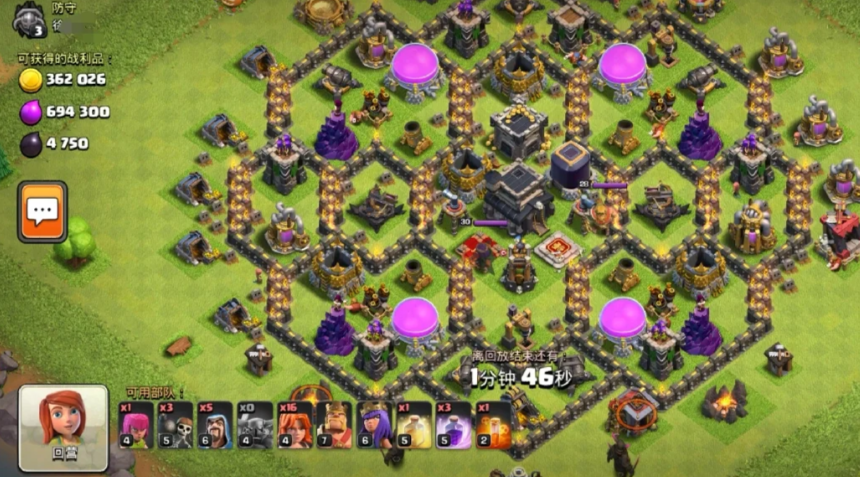Select the Archer Queen hero slot
860x477 pixels.
pos(373,425)
